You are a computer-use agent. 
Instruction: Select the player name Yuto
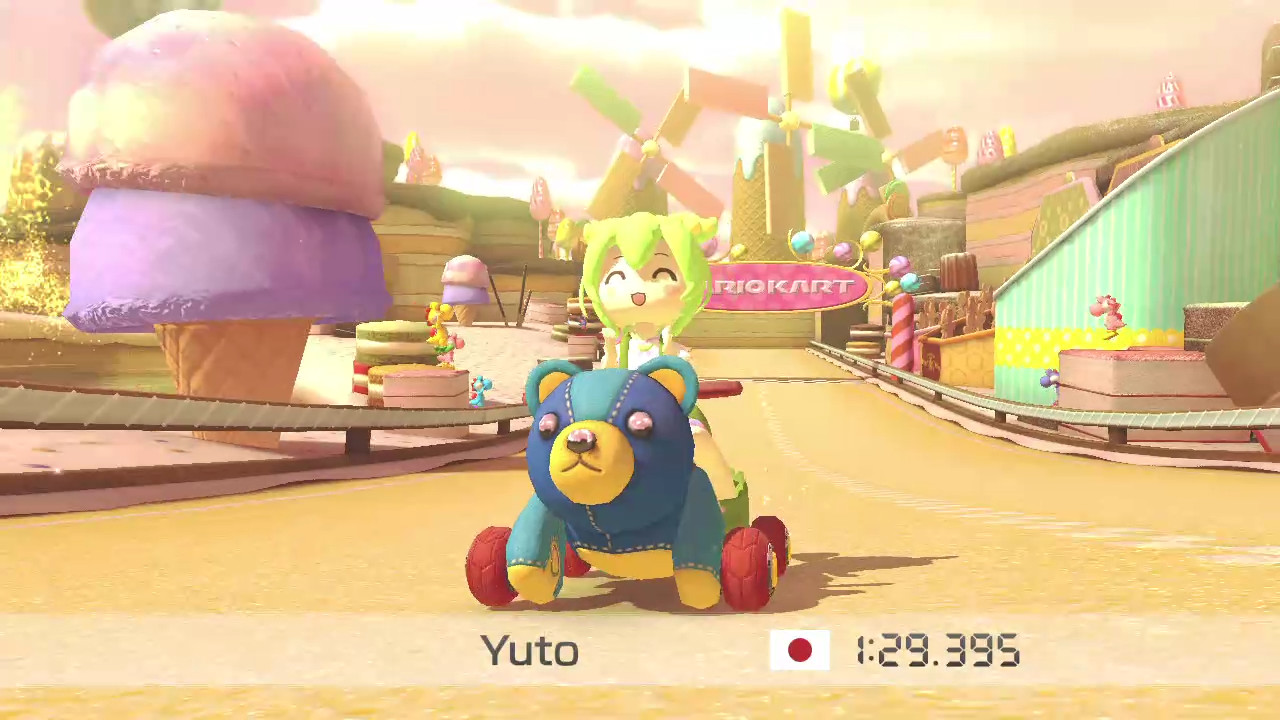coord(530,650)
